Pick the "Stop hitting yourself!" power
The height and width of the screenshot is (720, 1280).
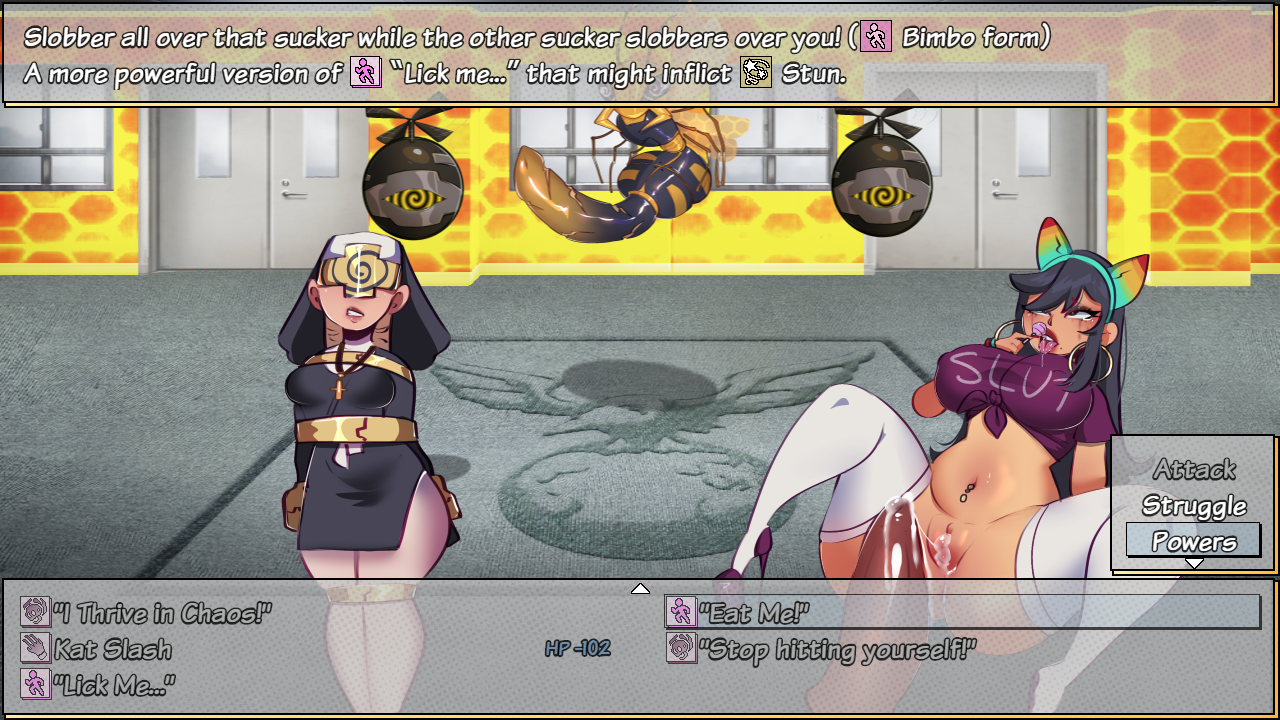coord(836,649)
